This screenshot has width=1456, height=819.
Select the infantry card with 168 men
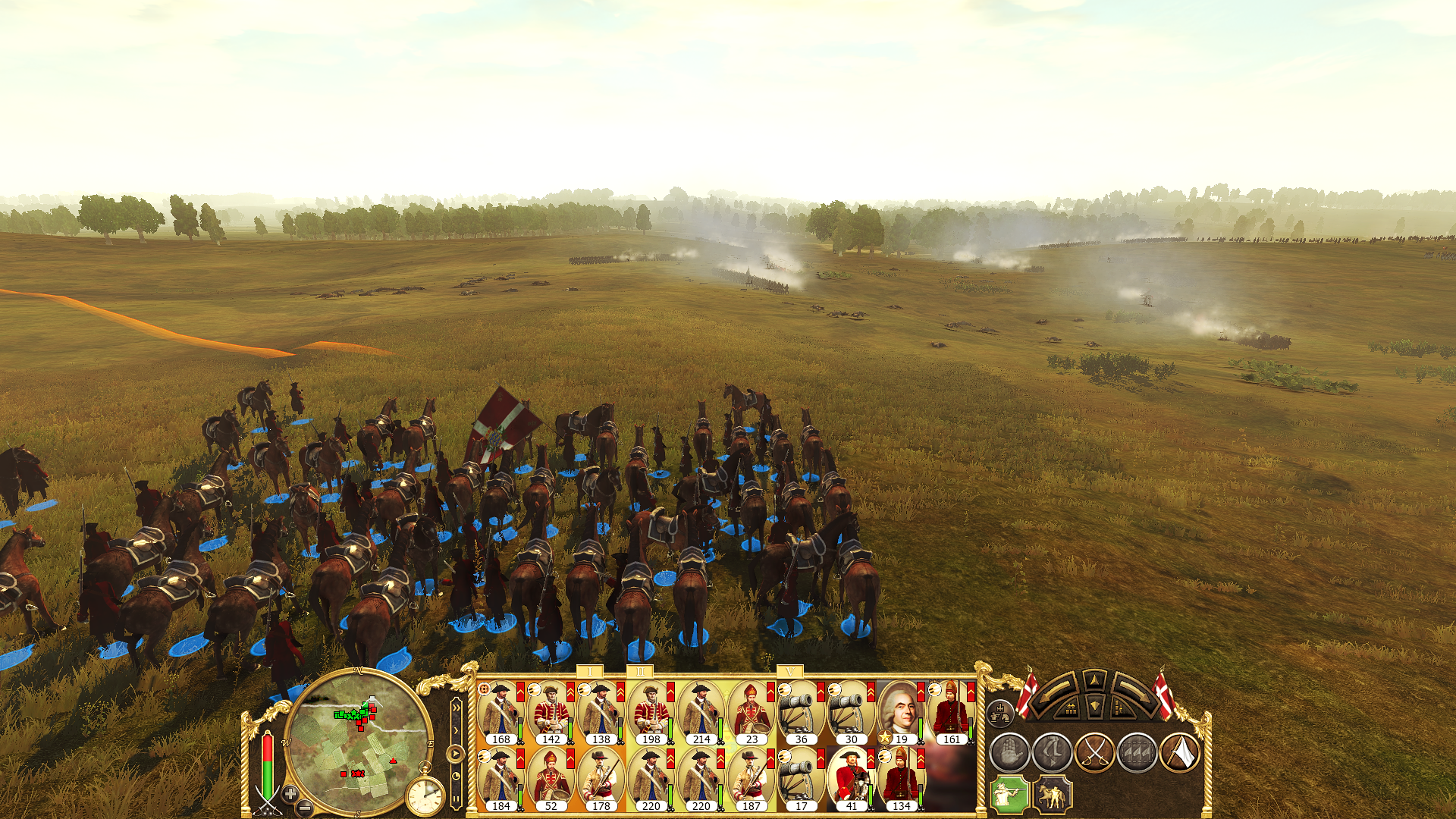tap(500, 713)
